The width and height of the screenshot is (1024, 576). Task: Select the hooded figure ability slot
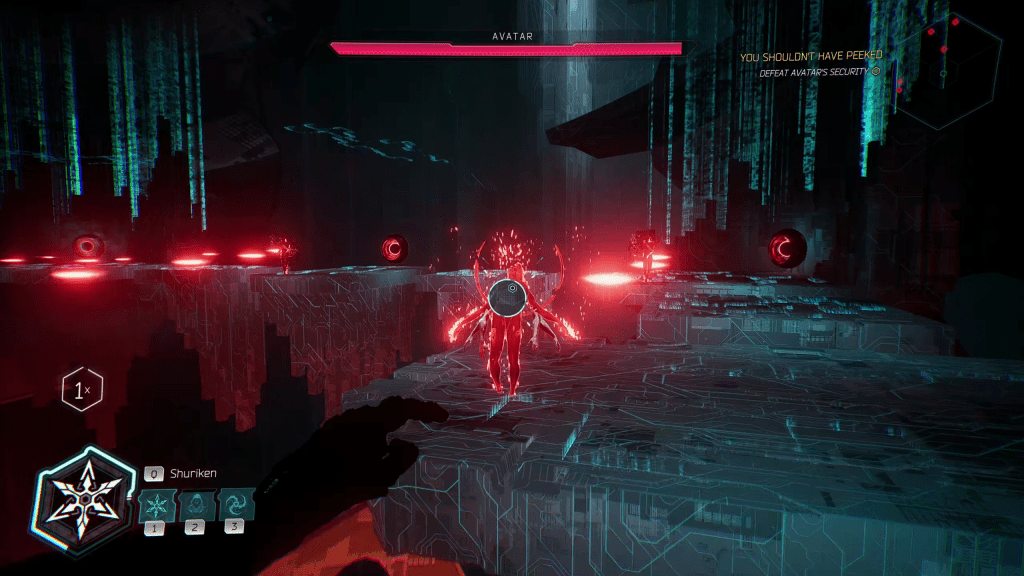[x=196, y=503]
